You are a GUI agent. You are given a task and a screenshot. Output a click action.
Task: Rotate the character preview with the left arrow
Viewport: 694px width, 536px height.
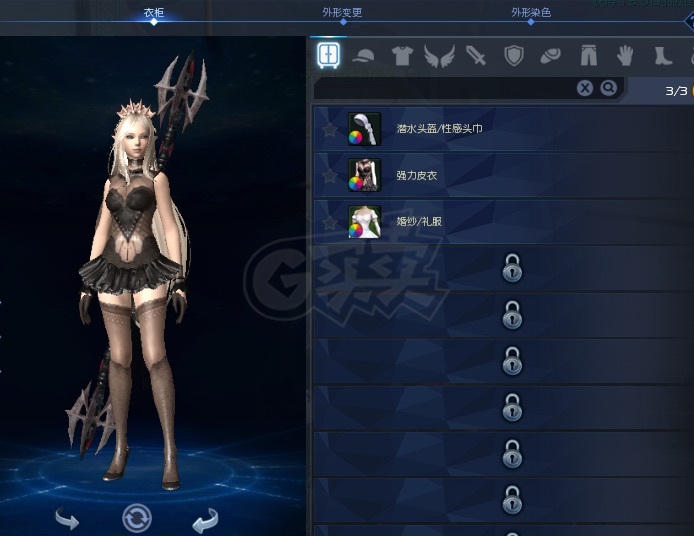point(67,518)
